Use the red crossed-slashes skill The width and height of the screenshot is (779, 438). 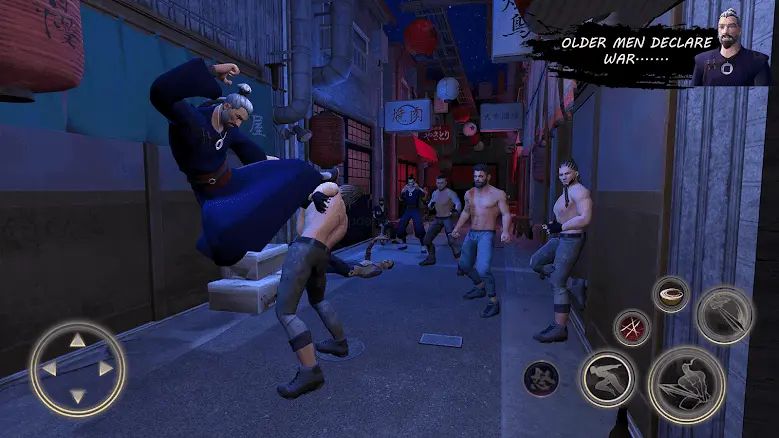631,327
